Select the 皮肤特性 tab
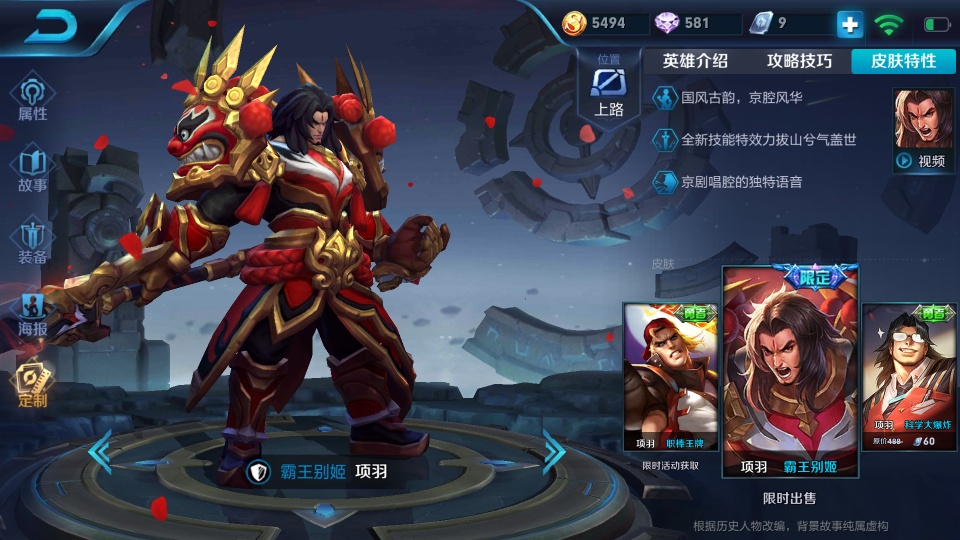This screenshot has height=540, width=960. [904, 61]
